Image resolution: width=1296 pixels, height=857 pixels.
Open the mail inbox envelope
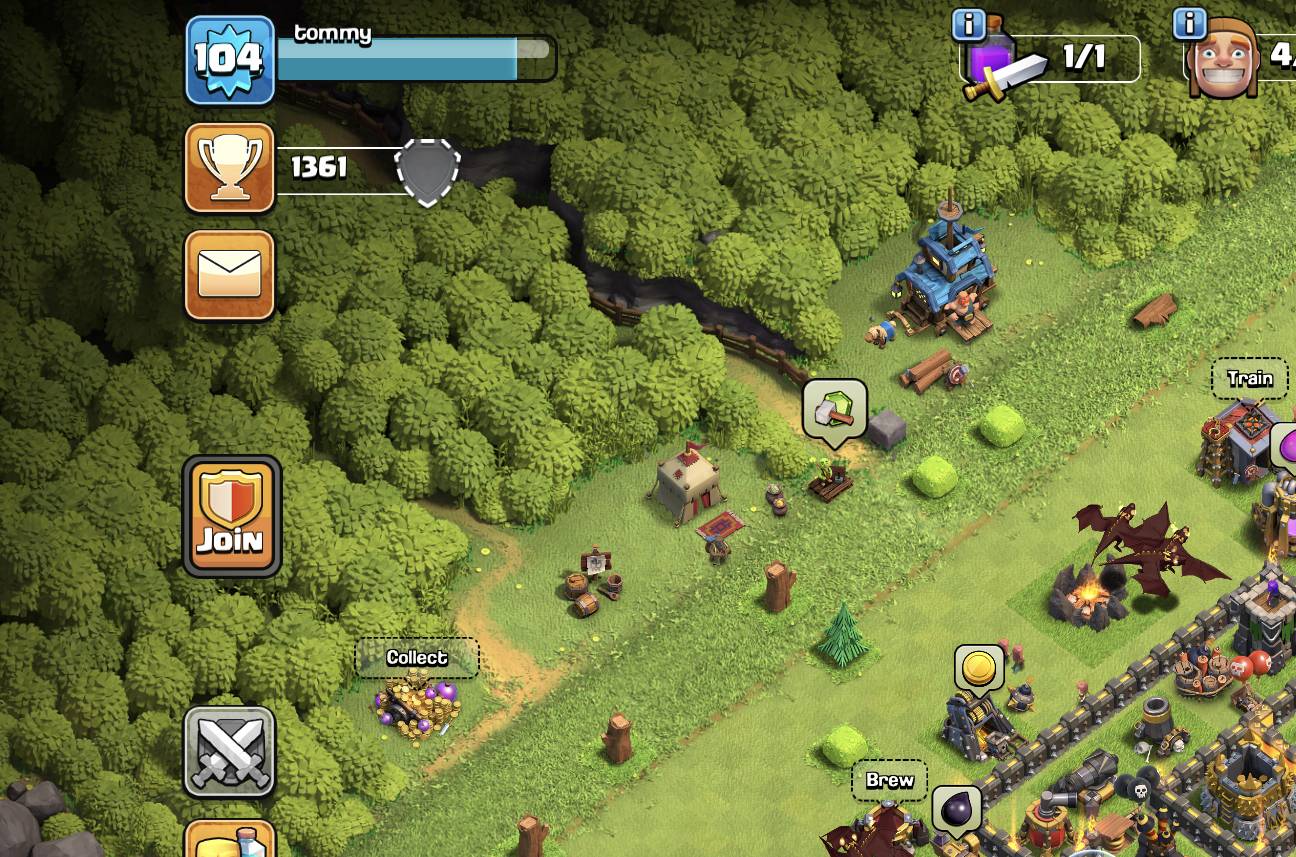[230, 275]
